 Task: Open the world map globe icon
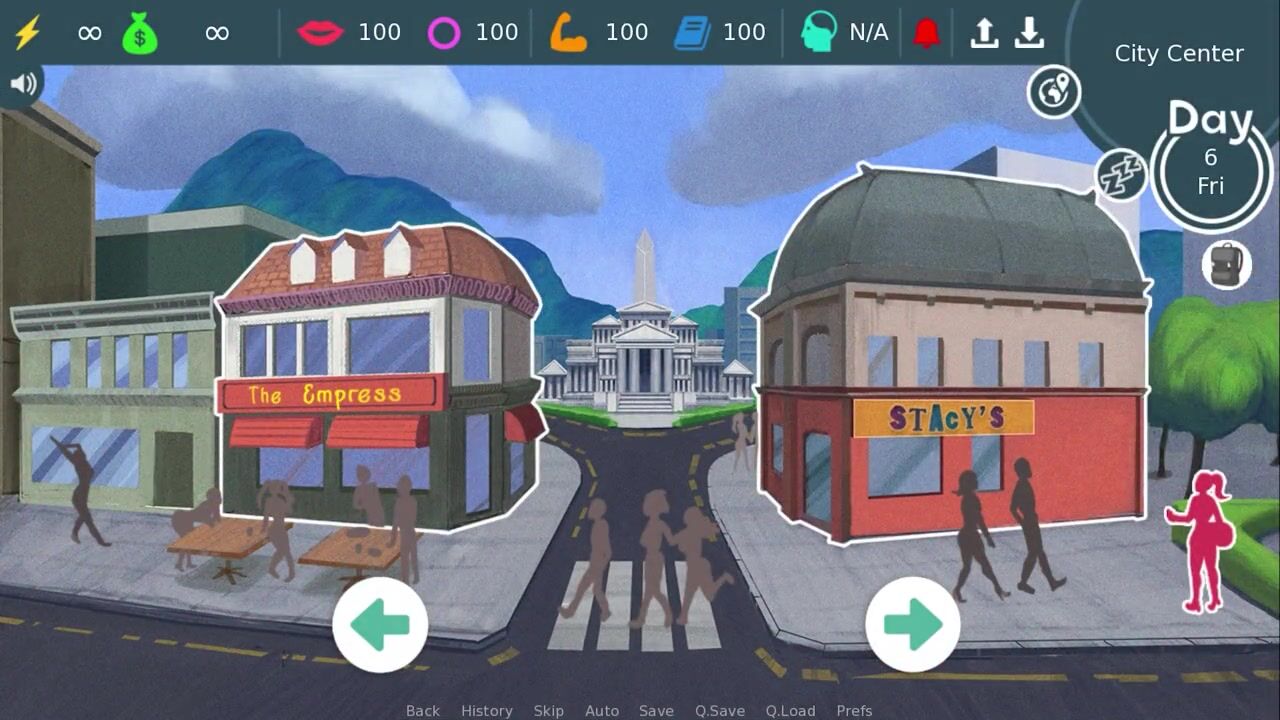[x=1054, y=92]
